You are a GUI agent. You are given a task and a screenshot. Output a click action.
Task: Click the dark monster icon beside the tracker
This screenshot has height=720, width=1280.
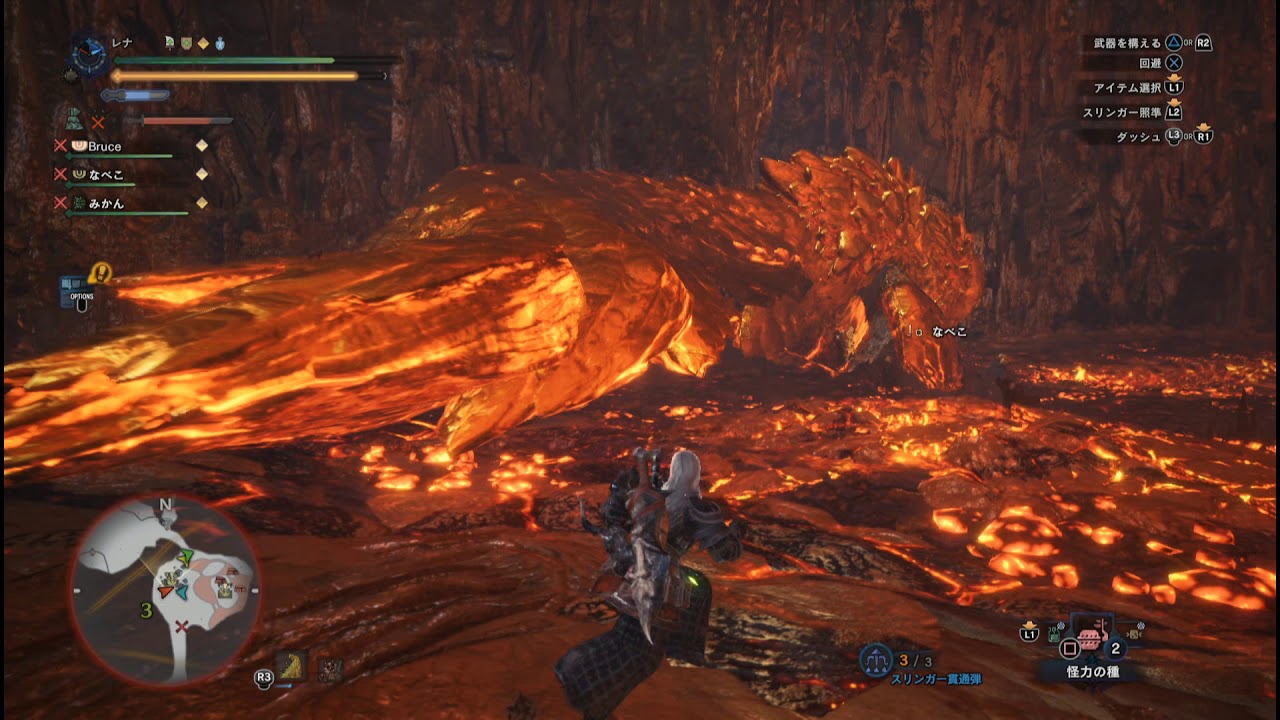(330, 669)
